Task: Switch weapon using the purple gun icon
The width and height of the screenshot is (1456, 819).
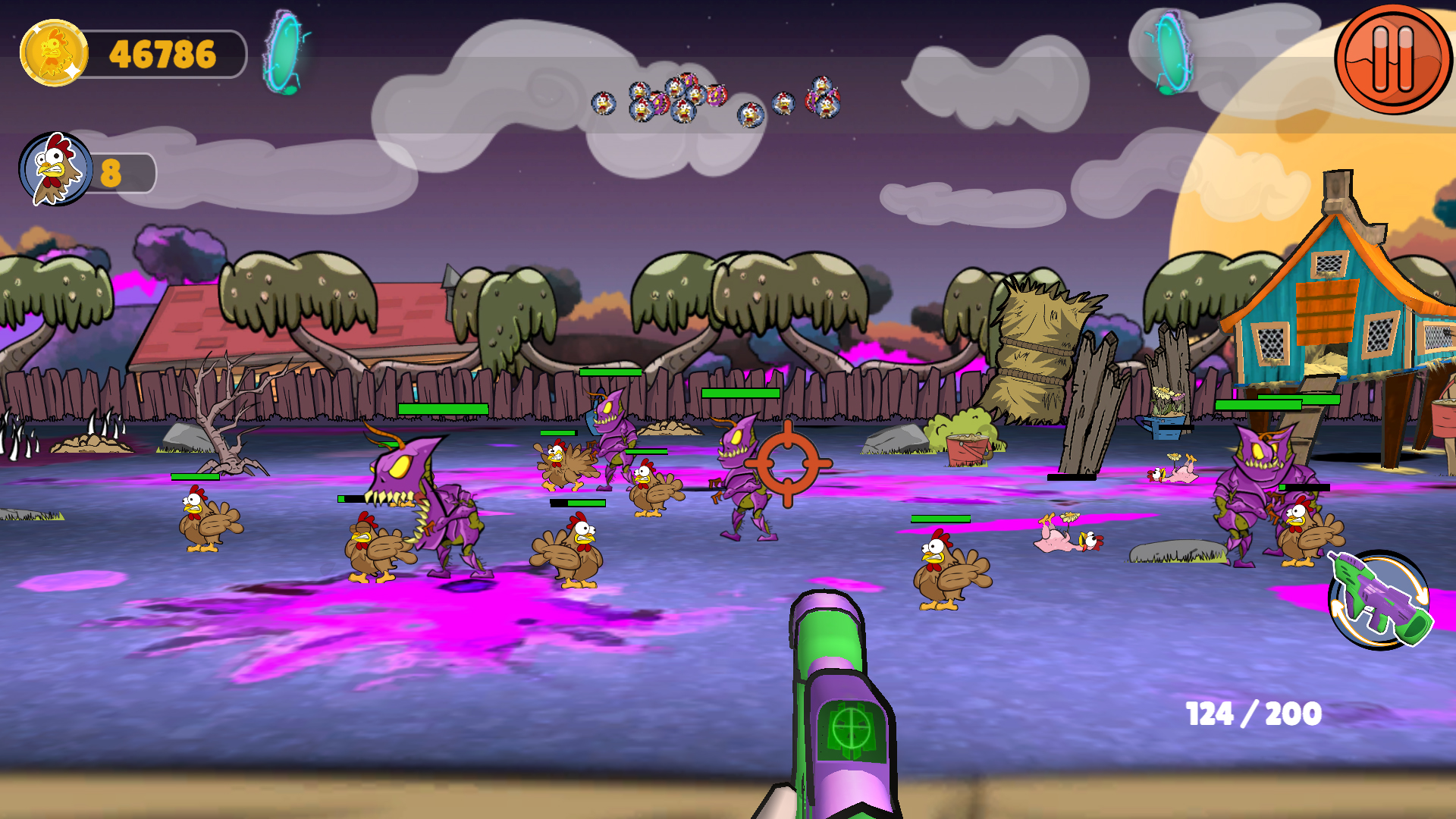Action: pos(1379,601)
